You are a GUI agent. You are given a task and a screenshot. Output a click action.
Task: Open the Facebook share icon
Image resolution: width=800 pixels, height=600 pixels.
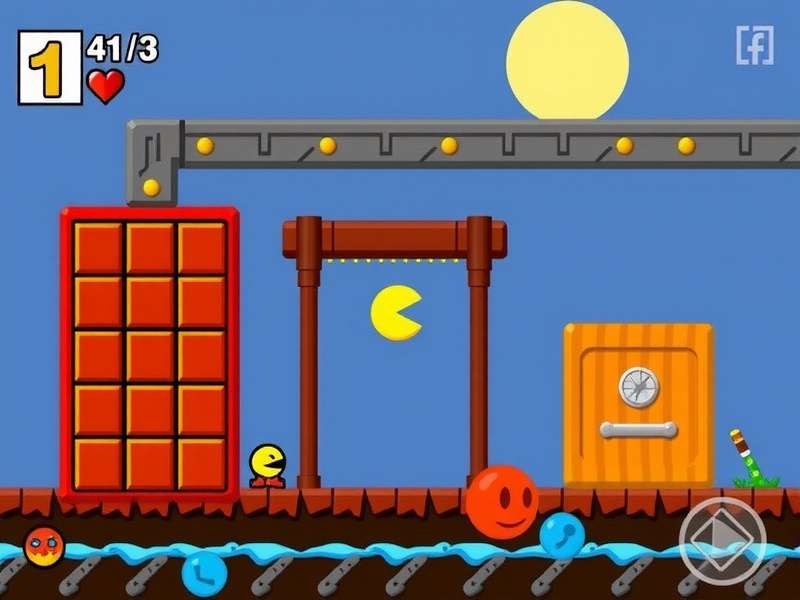coord(755,46)
